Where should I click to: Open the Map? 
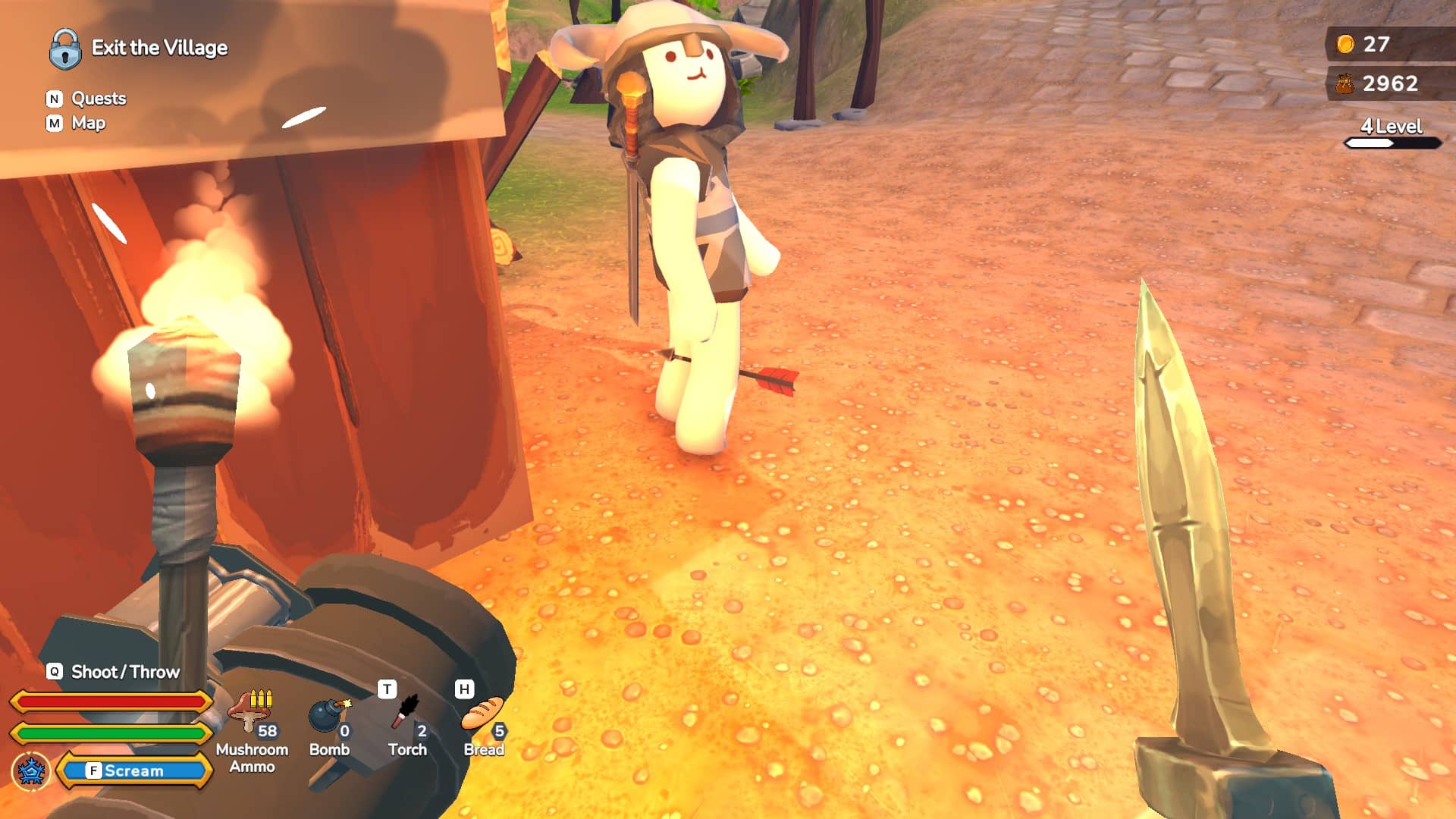88,123
